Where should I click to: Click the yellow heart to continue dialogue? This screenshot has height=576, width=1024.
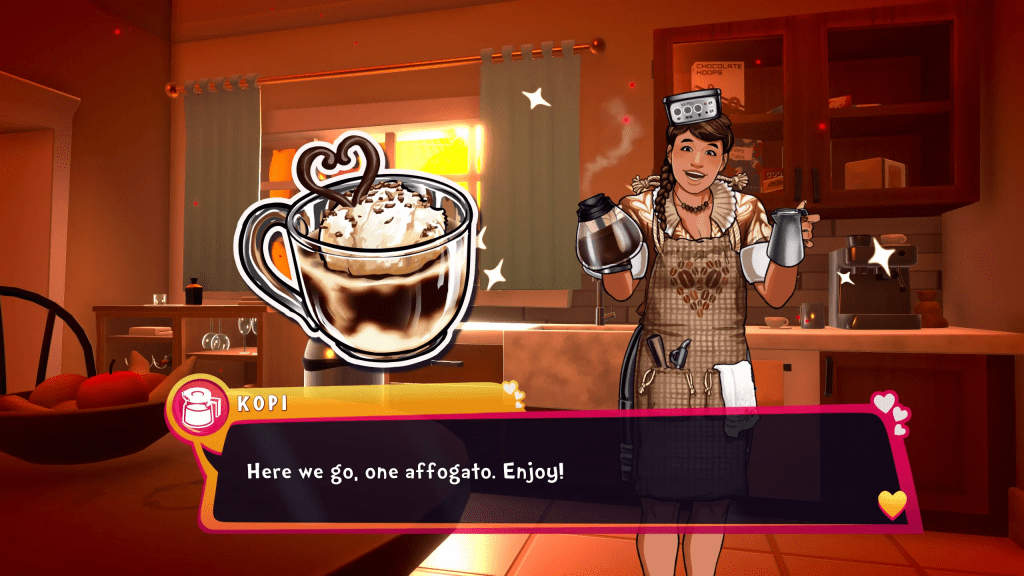[891, 503]
